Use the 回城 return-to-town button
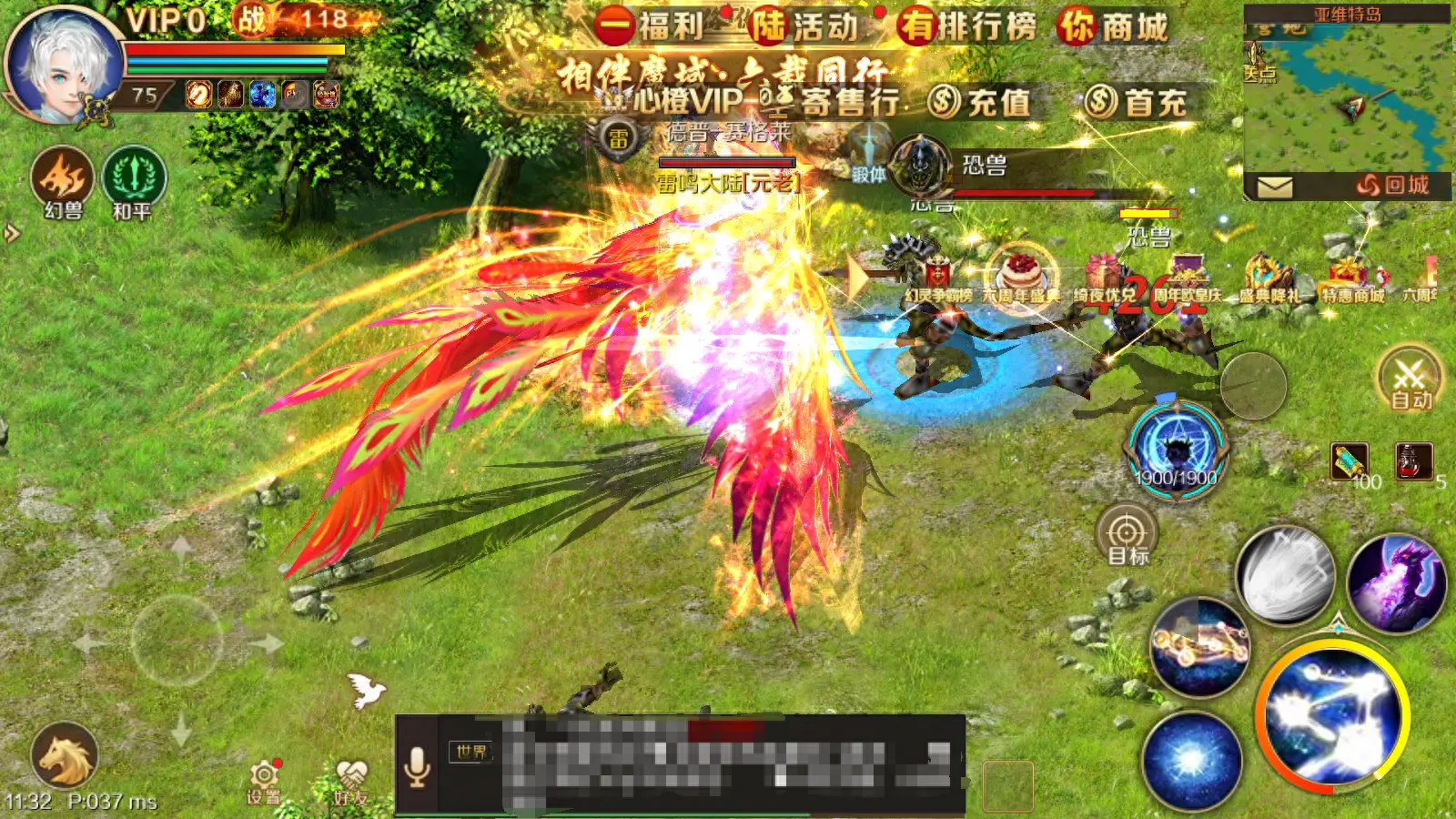Image resolution: width=1456 pixels, height=819 pixels. coord(1391,186)
